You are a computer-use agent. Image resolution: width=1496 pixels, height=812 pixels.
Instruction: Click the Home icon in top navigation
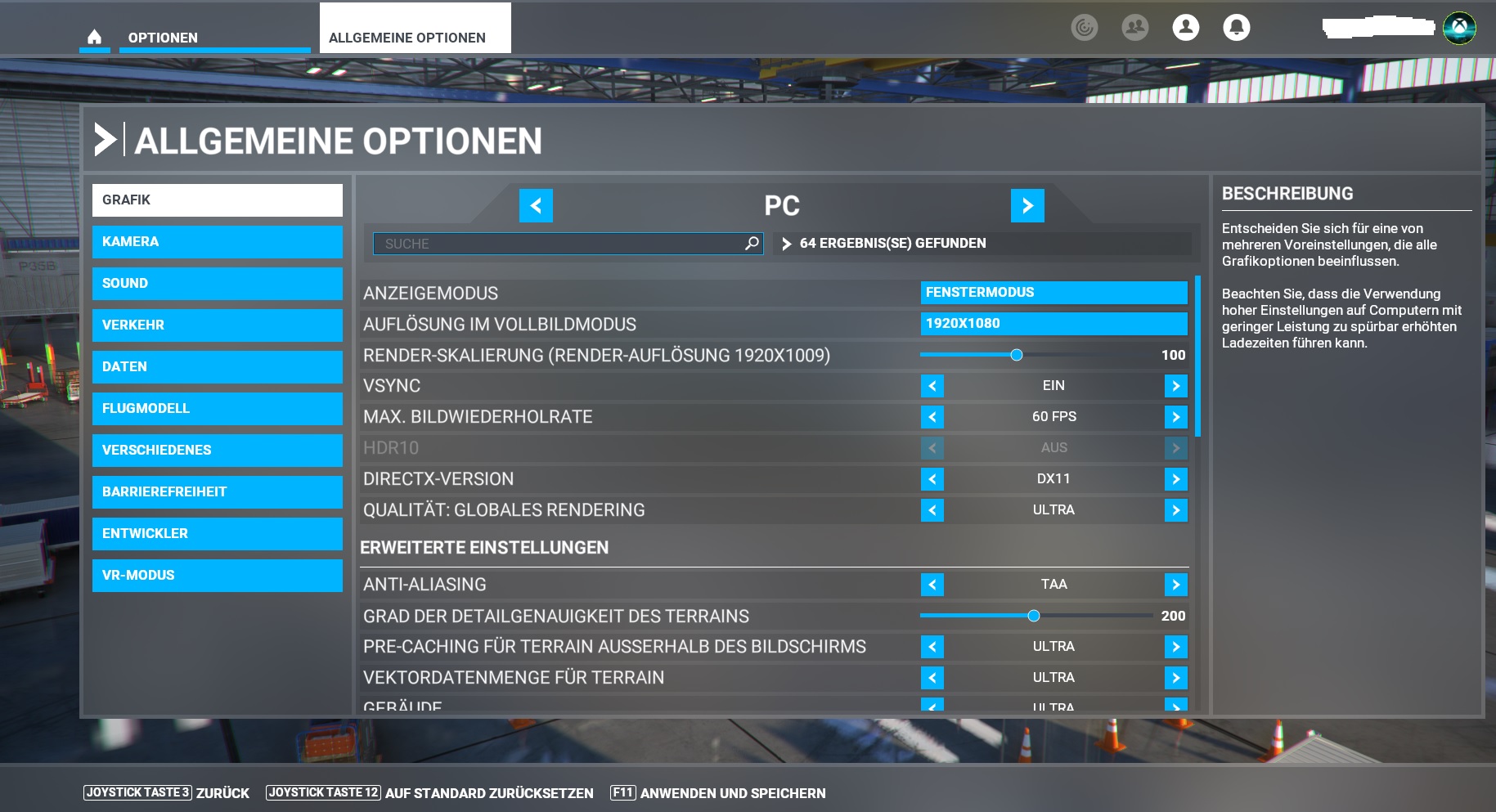pos(95,36)
